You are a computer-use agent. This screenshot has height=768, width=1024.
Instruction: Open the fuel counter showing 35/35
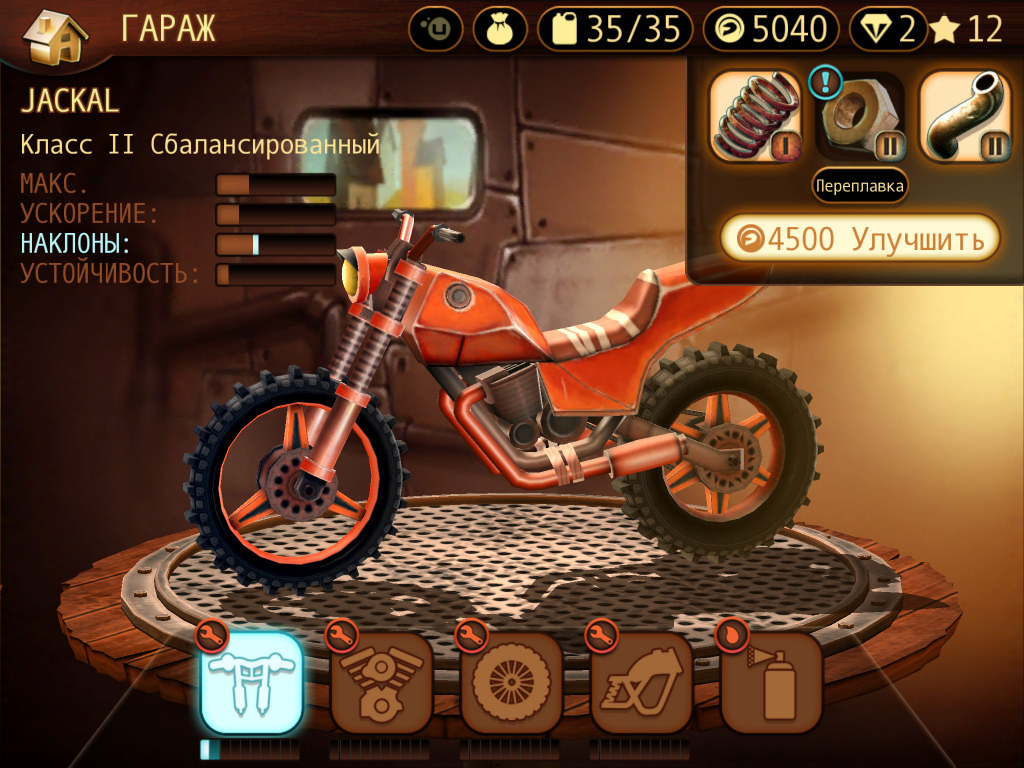pos(615,30)
